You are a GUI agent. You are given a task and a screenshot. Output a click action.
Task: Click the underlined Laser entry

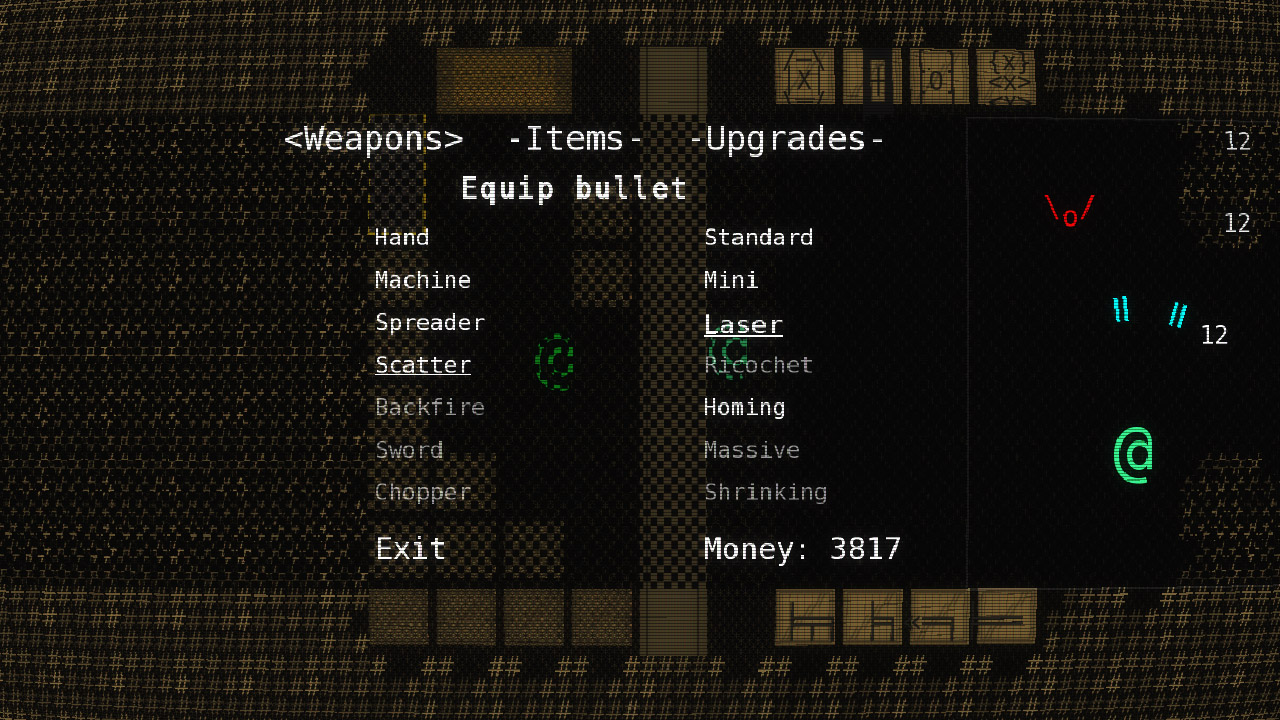(743, 322)
